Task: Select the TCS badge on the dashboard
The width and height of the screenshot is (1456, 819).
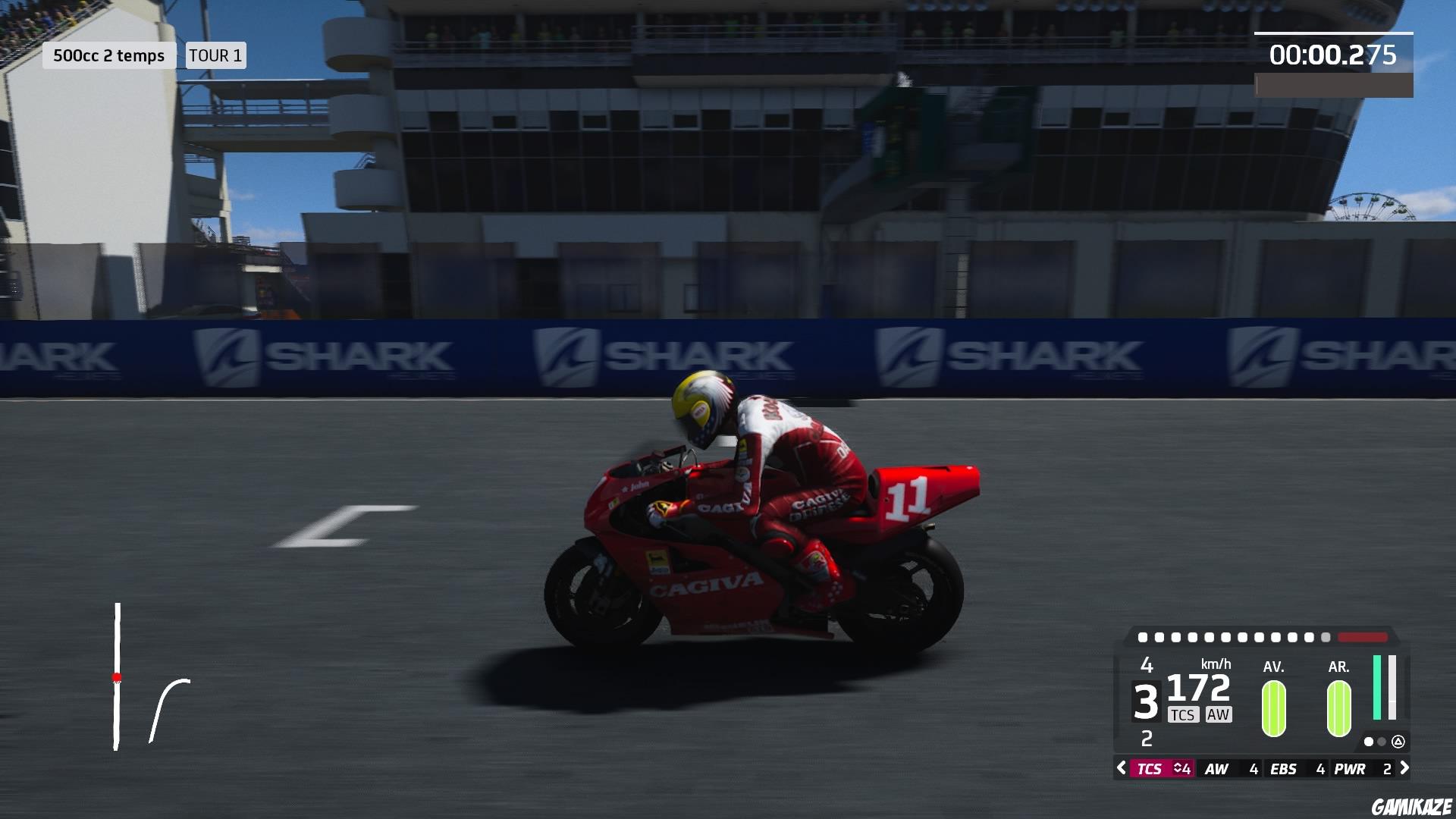Action: [x=1184, y=714]
